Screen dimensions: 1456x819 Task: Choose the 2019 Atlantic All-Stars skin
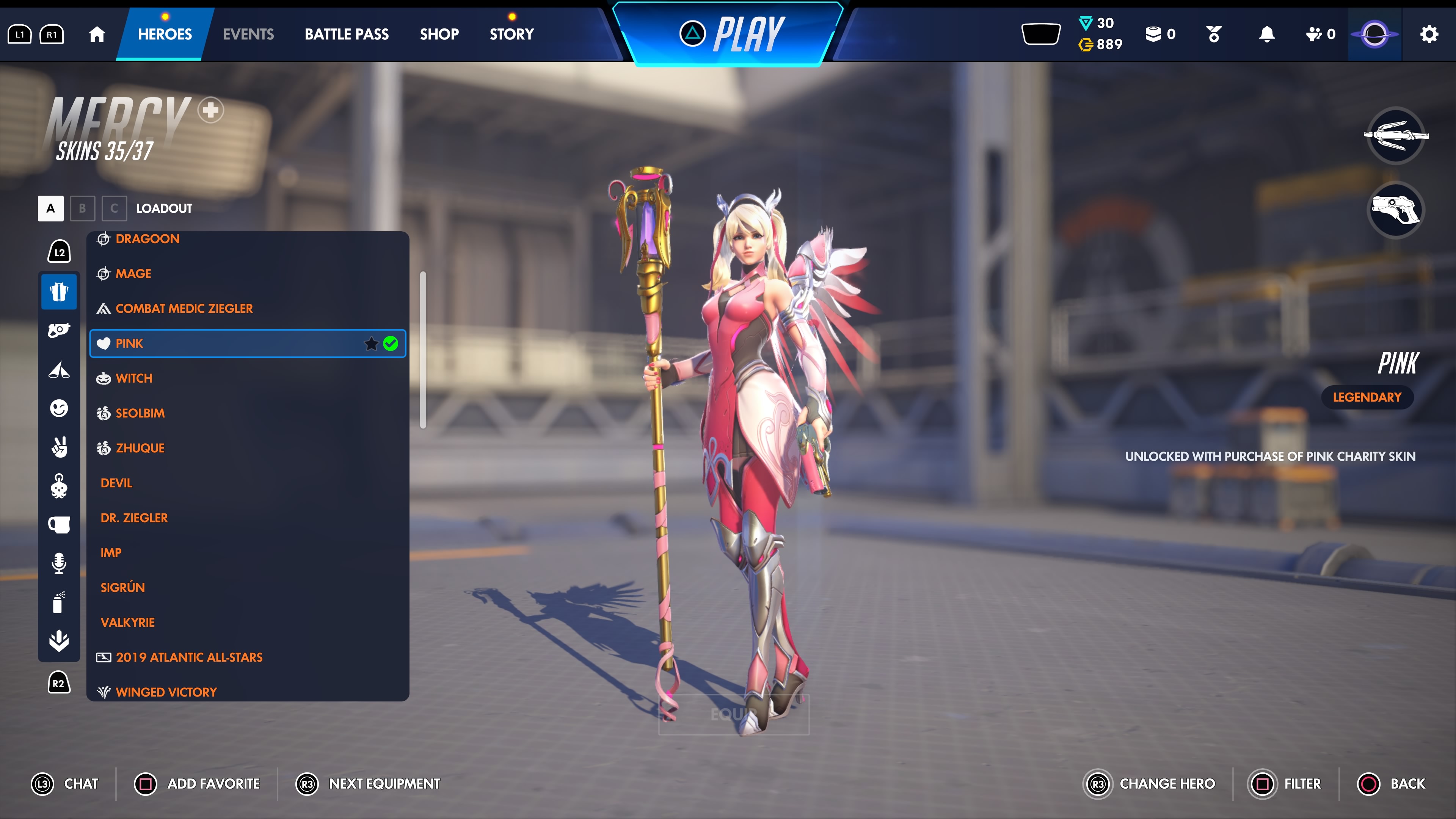[189, 657]
